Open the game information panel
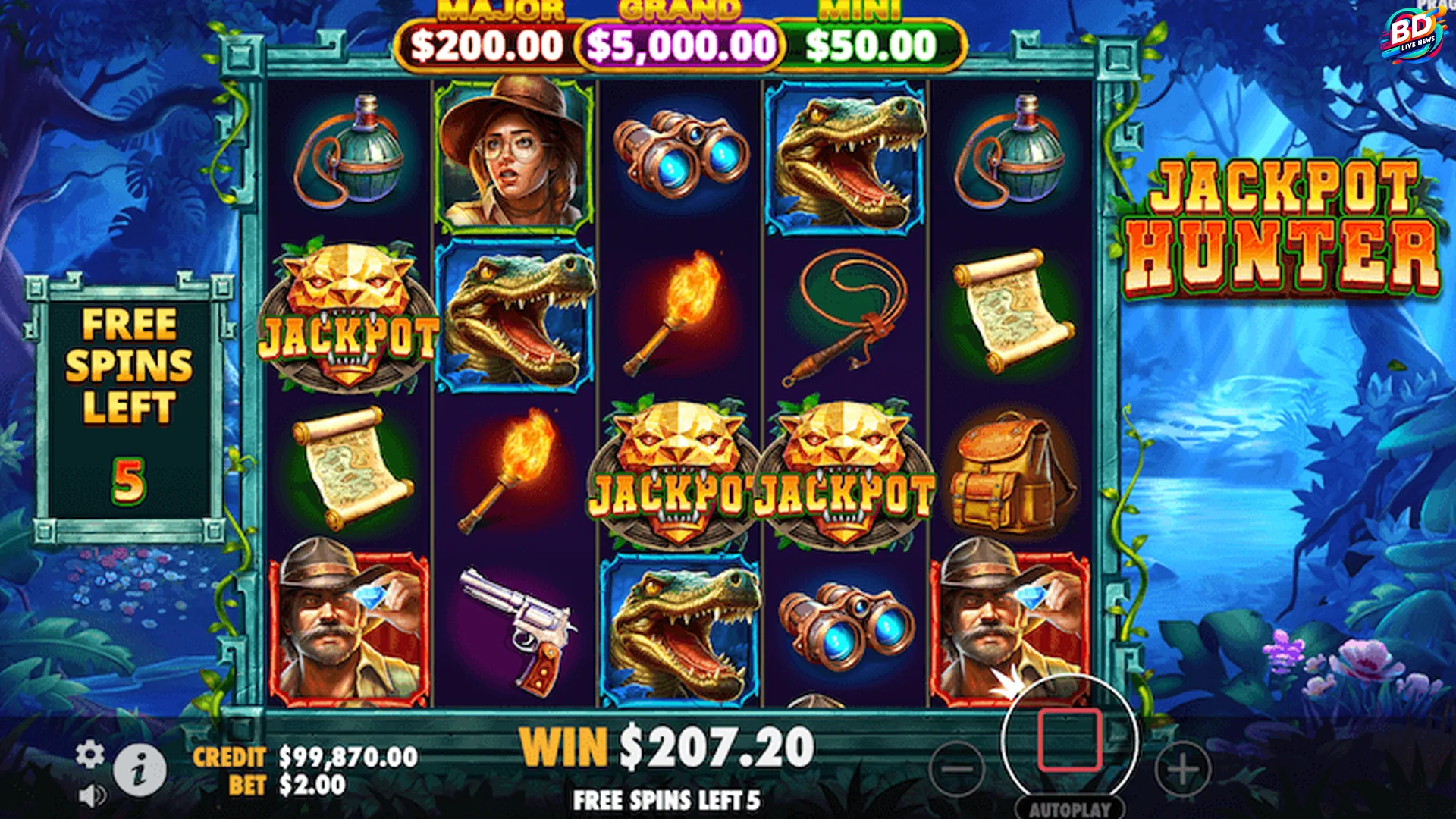 click(x=140, y=769)
